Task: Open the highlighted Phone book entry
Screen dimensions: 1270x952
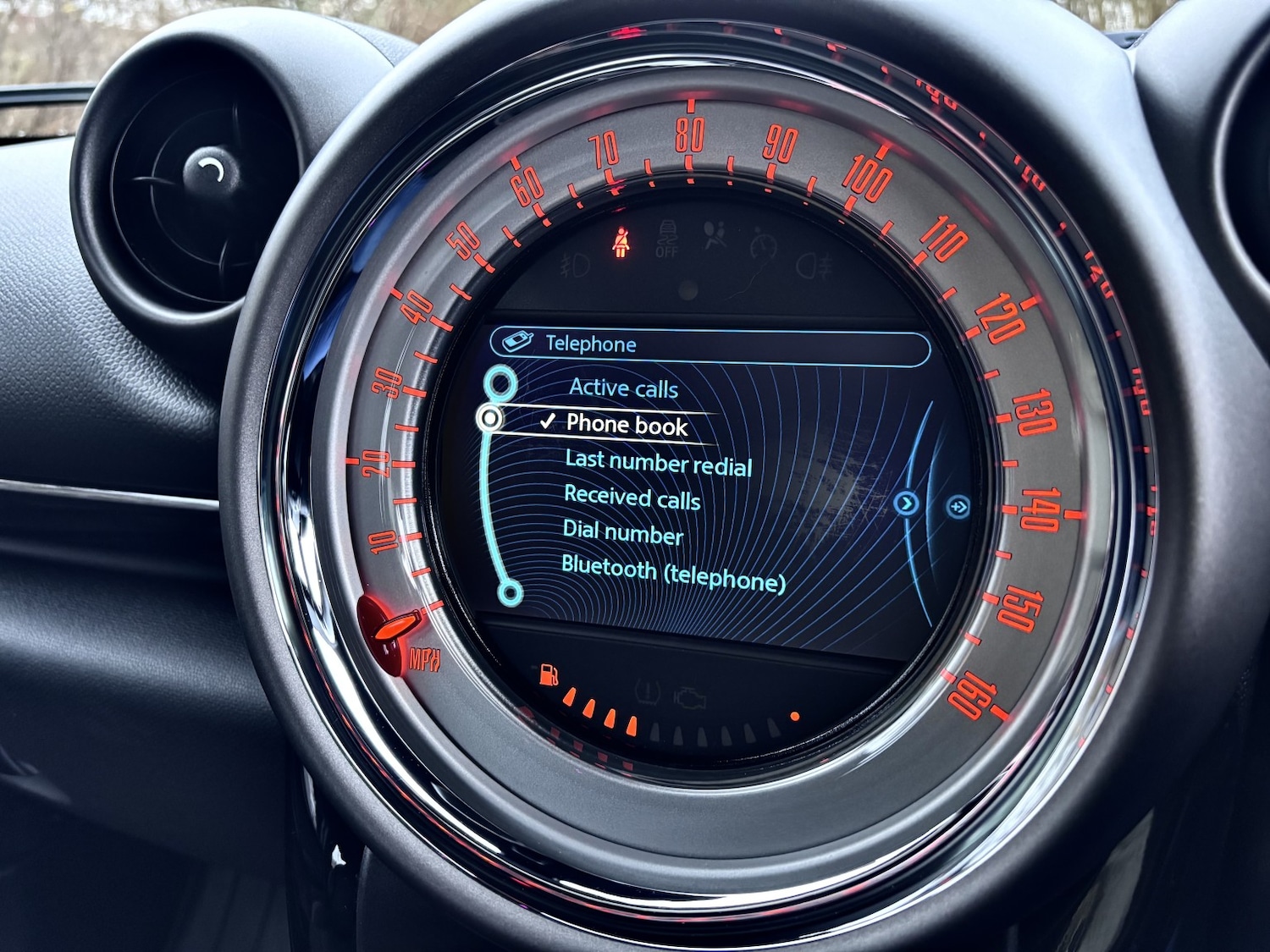Action: pyautogui.click(x=628, y=426)
